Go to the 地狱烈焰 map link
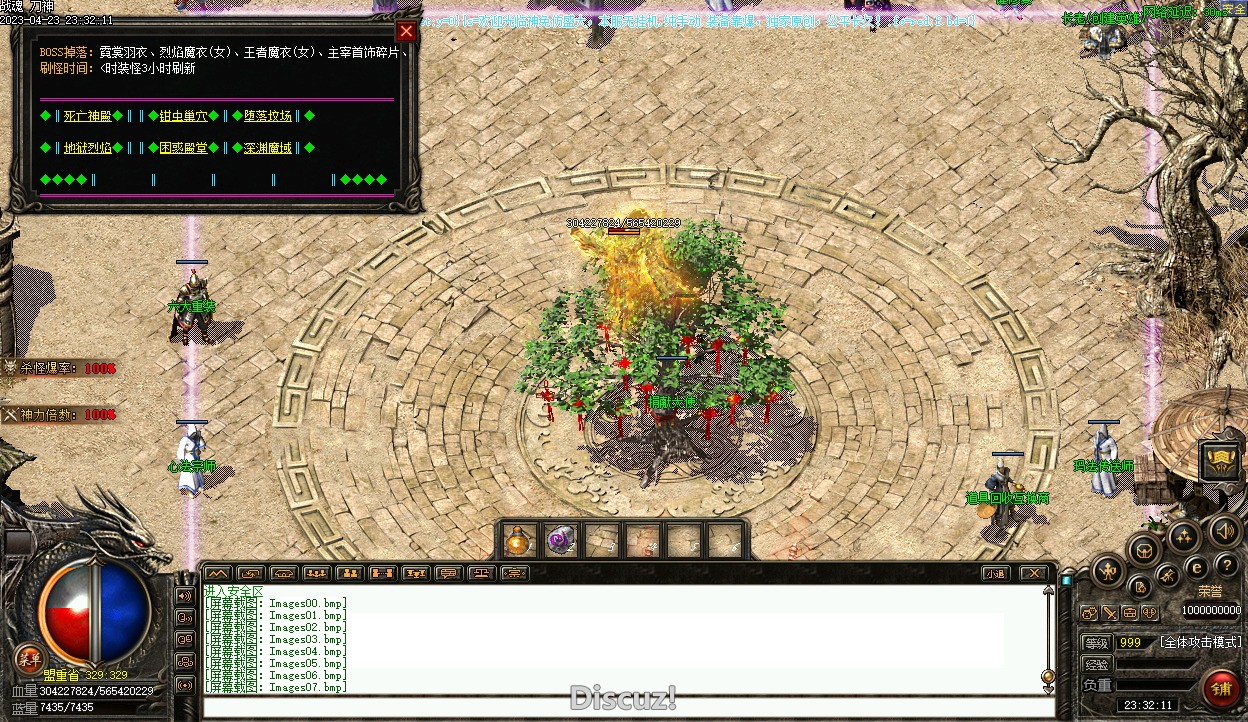The height and width of the screenshot is (722, 1248). point(87,148)
